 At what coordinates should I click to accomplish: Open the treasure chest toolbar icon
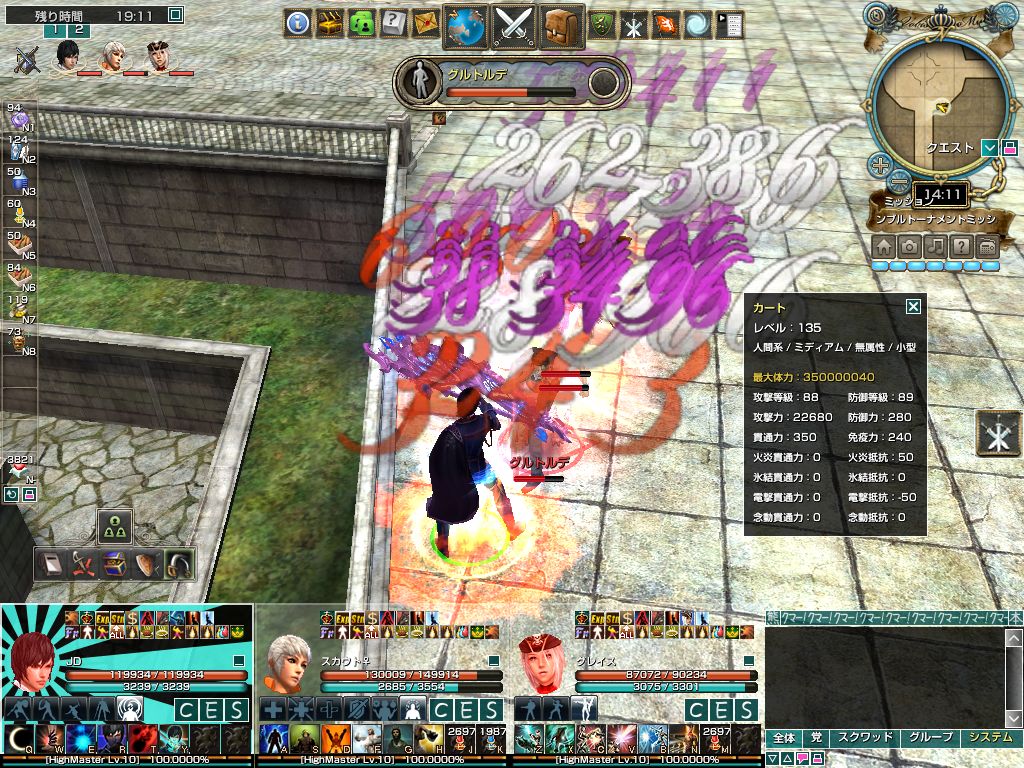click(330, 23)
